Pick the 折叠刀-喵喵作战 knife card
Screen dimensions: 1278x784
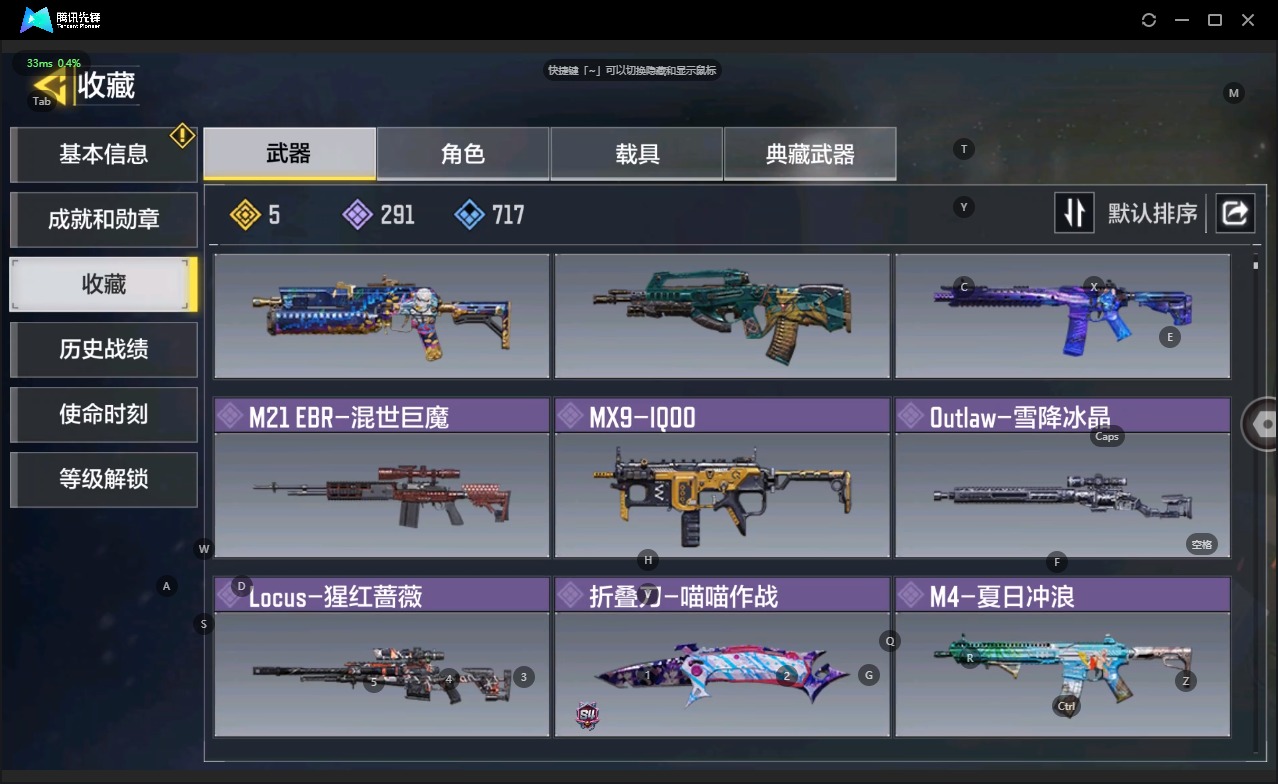point(722,657)
